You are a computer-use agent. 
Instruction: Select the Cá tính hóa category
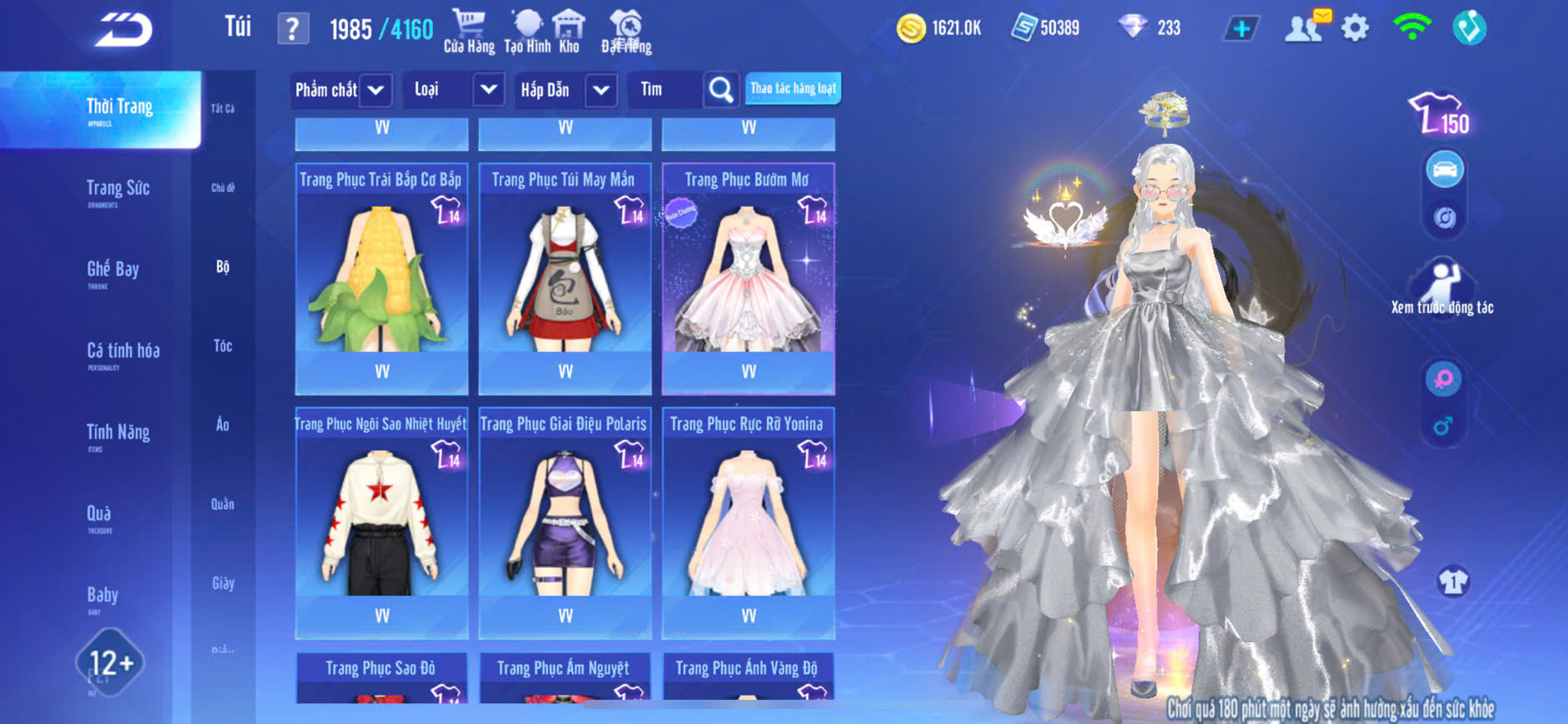coord(123,353)
